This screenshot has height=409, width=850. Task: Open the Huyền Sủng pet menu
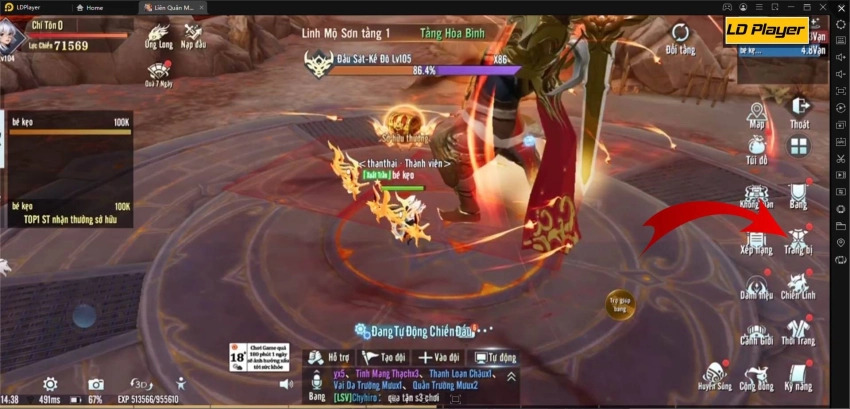point(715,374)
